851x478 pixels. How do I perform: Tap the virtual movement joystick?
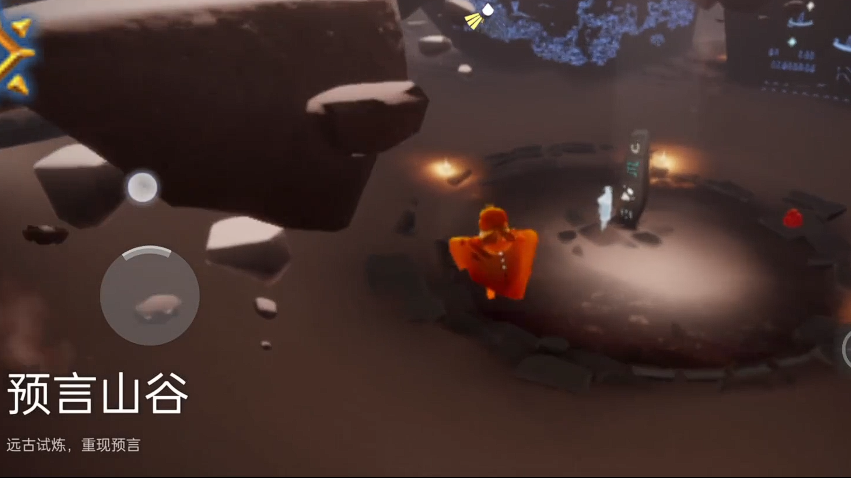coord(150,296)
